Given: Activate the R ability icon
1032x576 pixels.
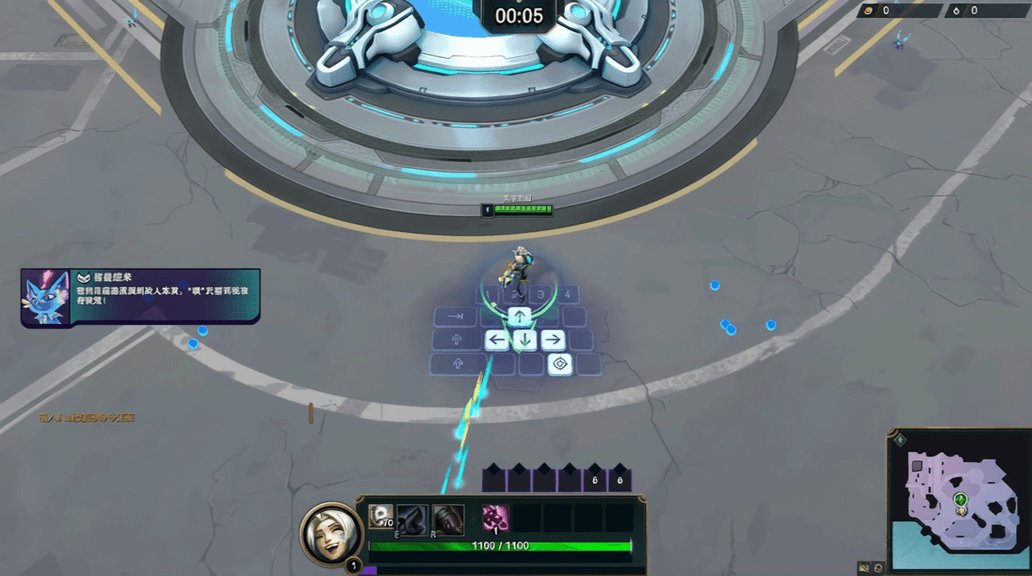Looking at the screenshot, I should [448, 518].
